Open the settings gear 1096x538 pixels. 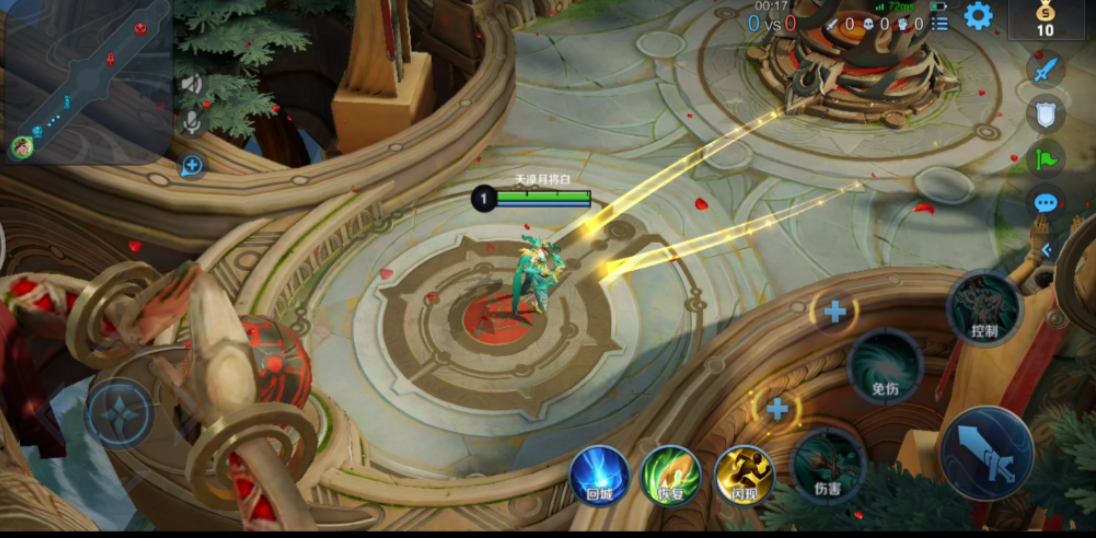977,16
